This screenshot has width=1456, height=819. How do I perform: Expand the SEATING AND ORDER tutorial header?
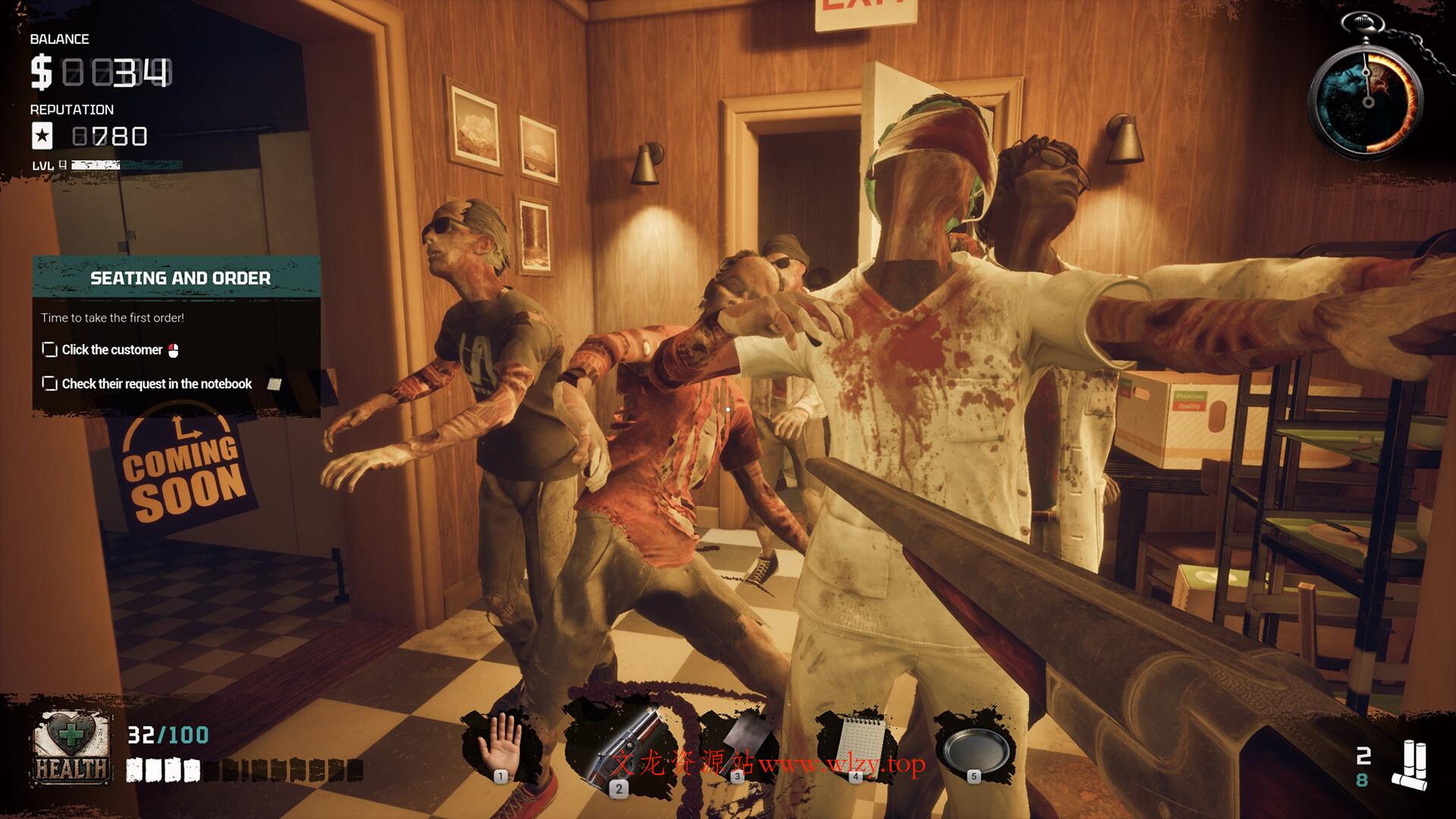point(182,278)
